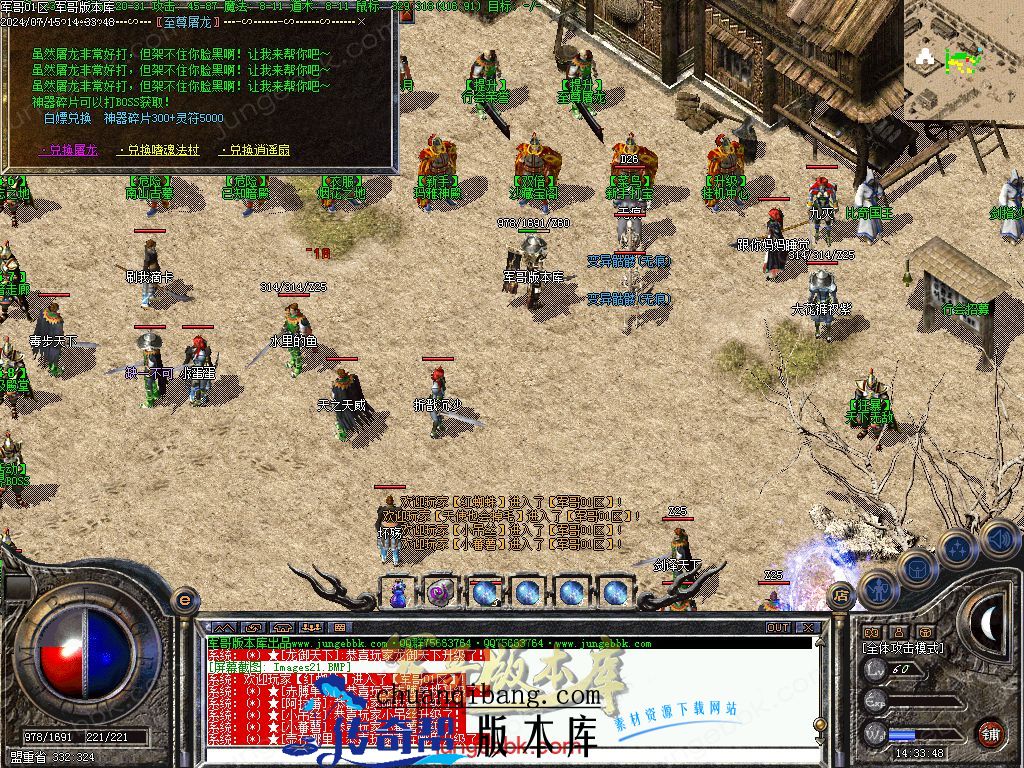This screenshot has height=768, width=1024.
Task: Use the purple scroll belt item
Action: (x=440, y=592)
